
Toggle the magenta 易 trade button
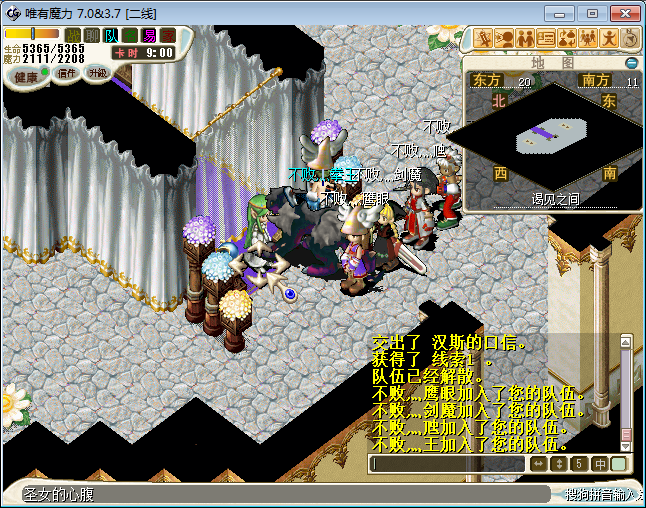pyautogui.click(x=149, y=36)
